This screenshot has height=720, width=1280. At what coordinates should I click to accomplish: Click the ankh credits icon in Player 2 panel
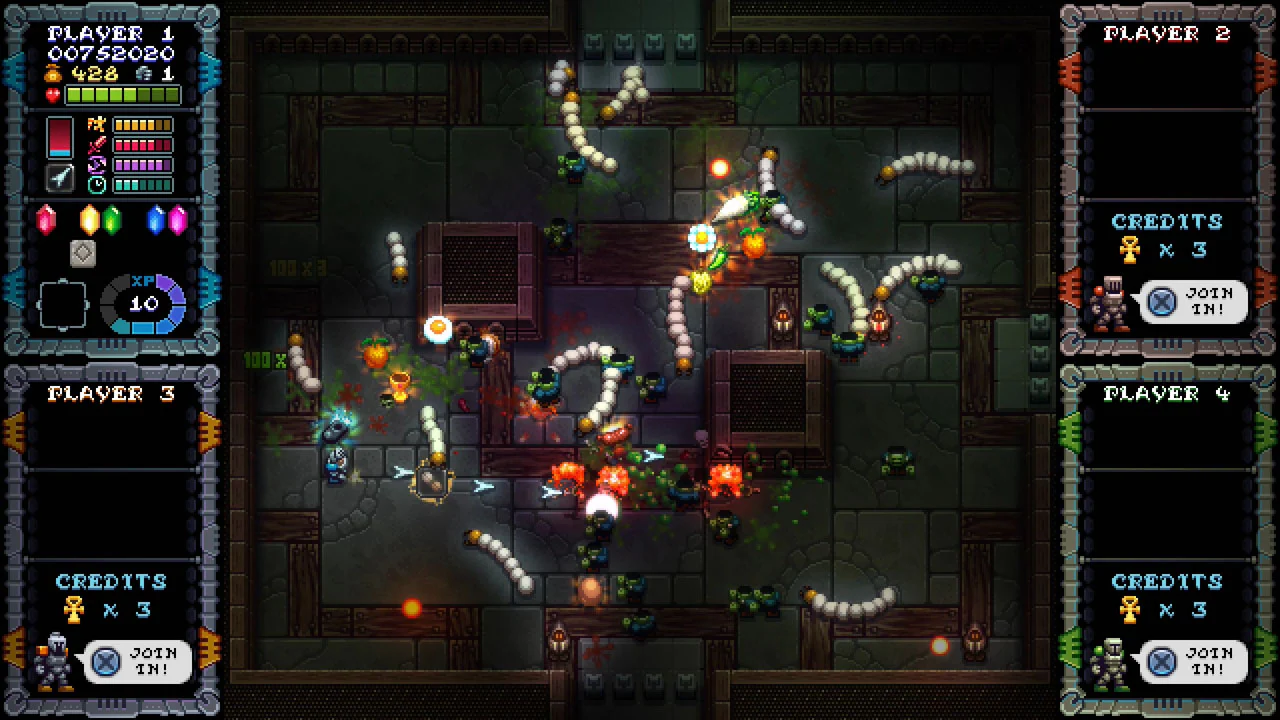click(1129, 250)
